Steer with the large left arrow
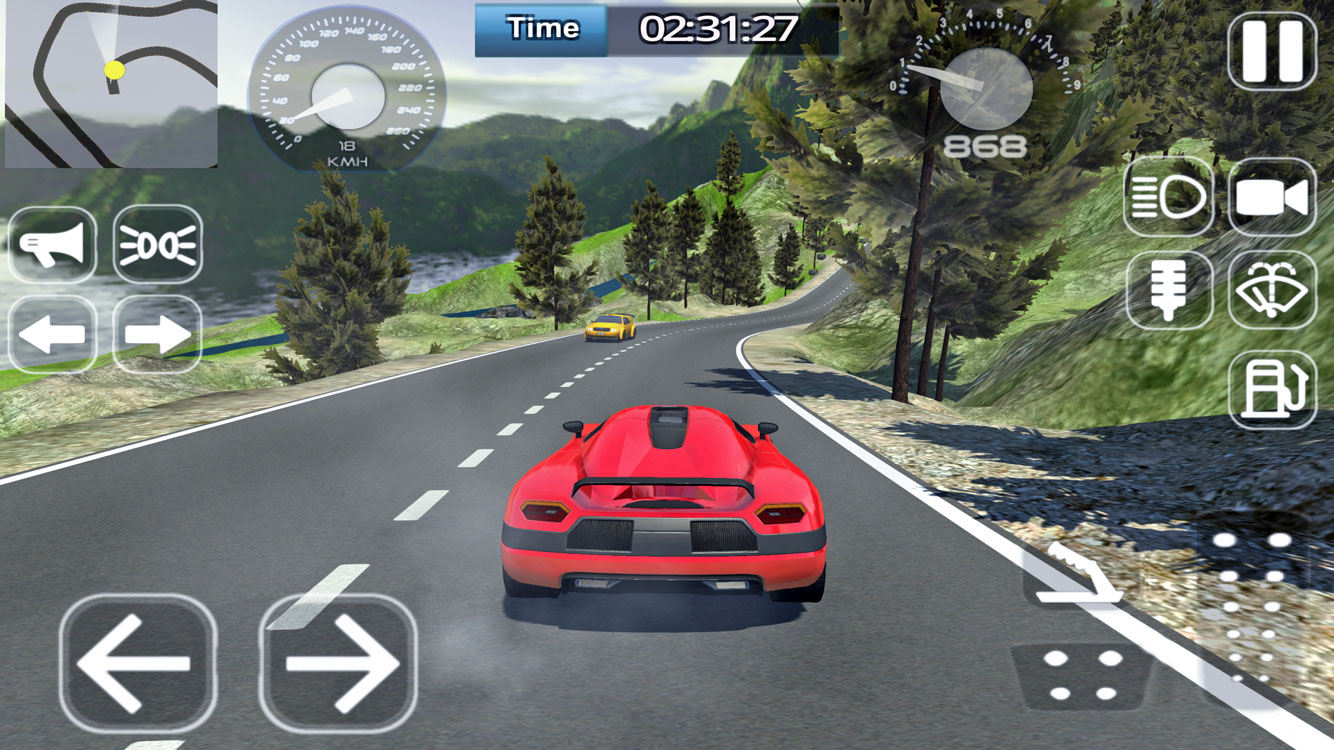Viewport: 1334px width, 750px height. (137, 663)
